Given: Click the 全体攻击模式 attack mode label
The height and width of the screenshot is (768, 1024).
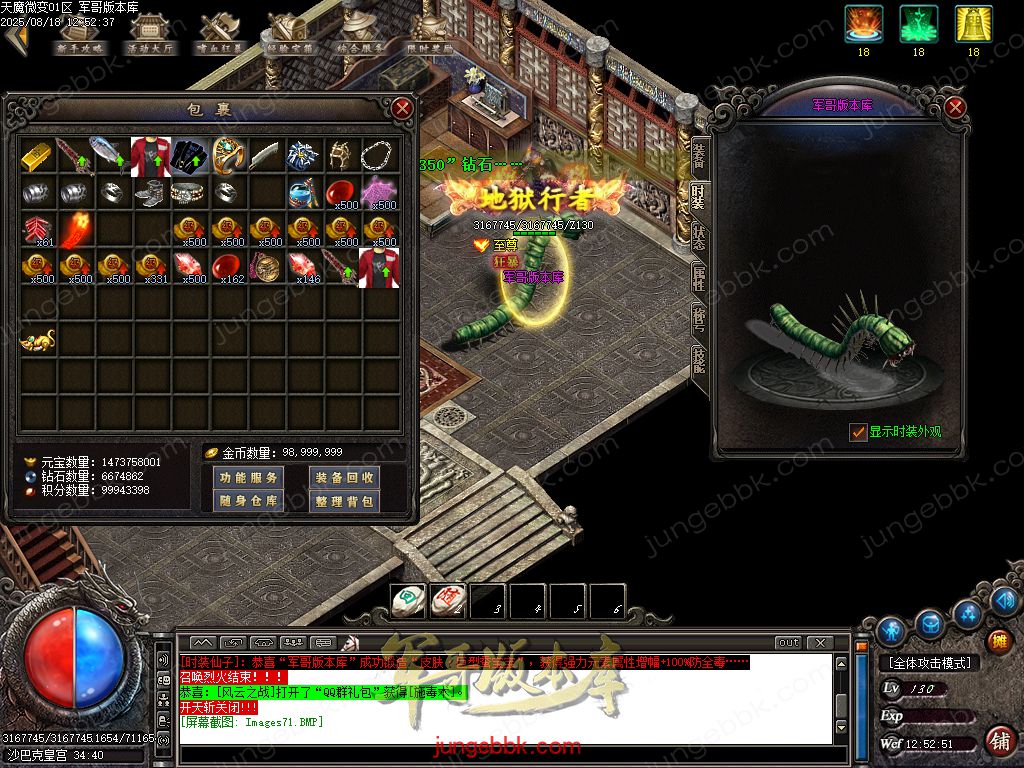Looking at the screenshot, I should pyautogui.click(x=929, y=662).
